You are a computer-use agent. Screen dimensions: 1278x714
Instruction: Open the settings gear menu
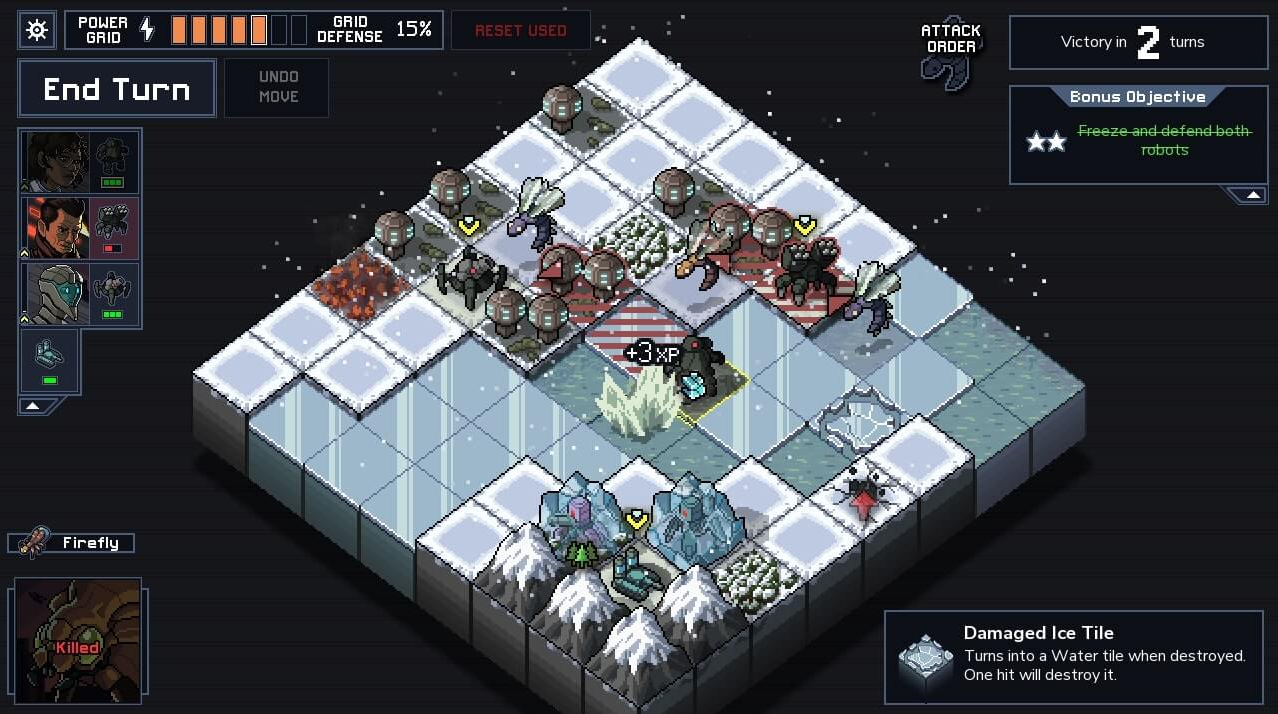click(x=37, y=30)
